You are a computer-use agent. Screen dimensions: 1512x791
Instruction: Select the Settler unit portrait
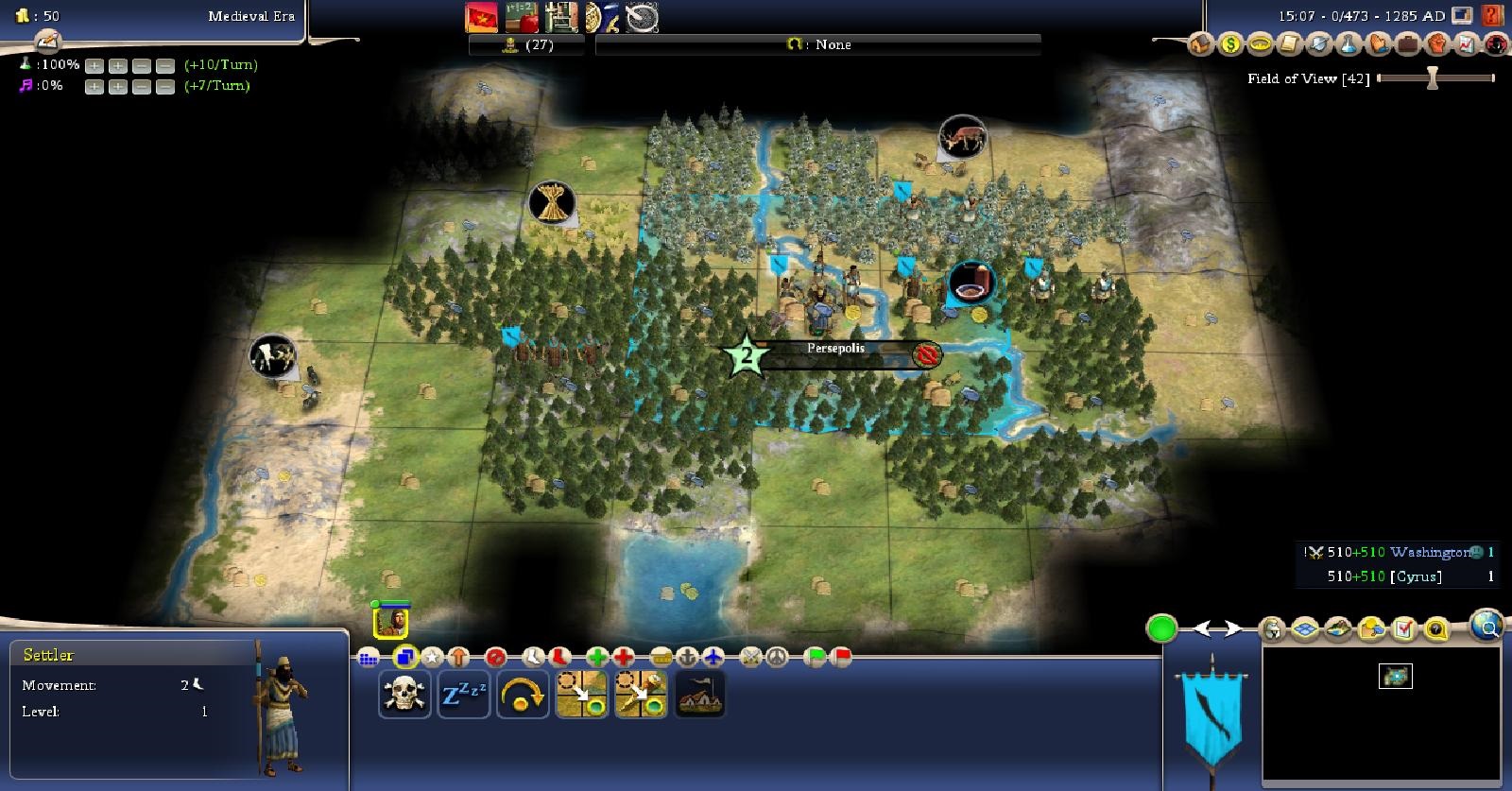(391, 620)
